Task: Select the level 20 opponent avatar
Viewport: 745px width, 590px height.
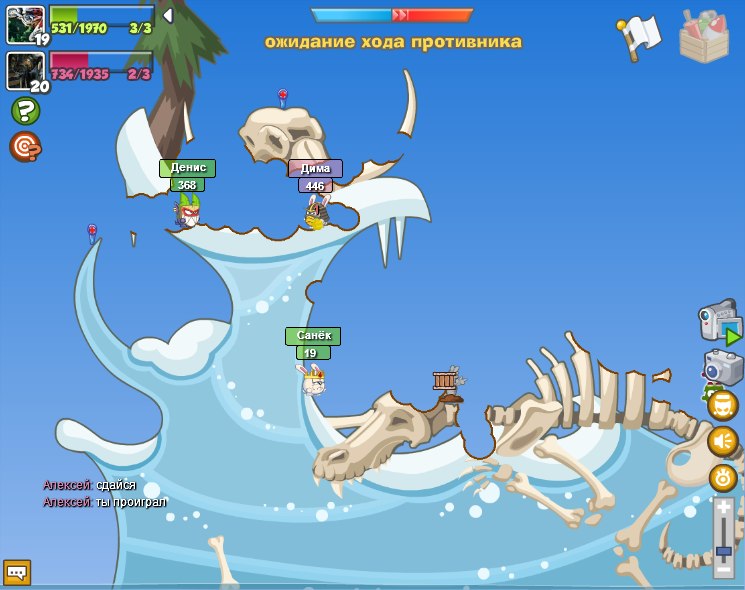Action: (24, 71)
